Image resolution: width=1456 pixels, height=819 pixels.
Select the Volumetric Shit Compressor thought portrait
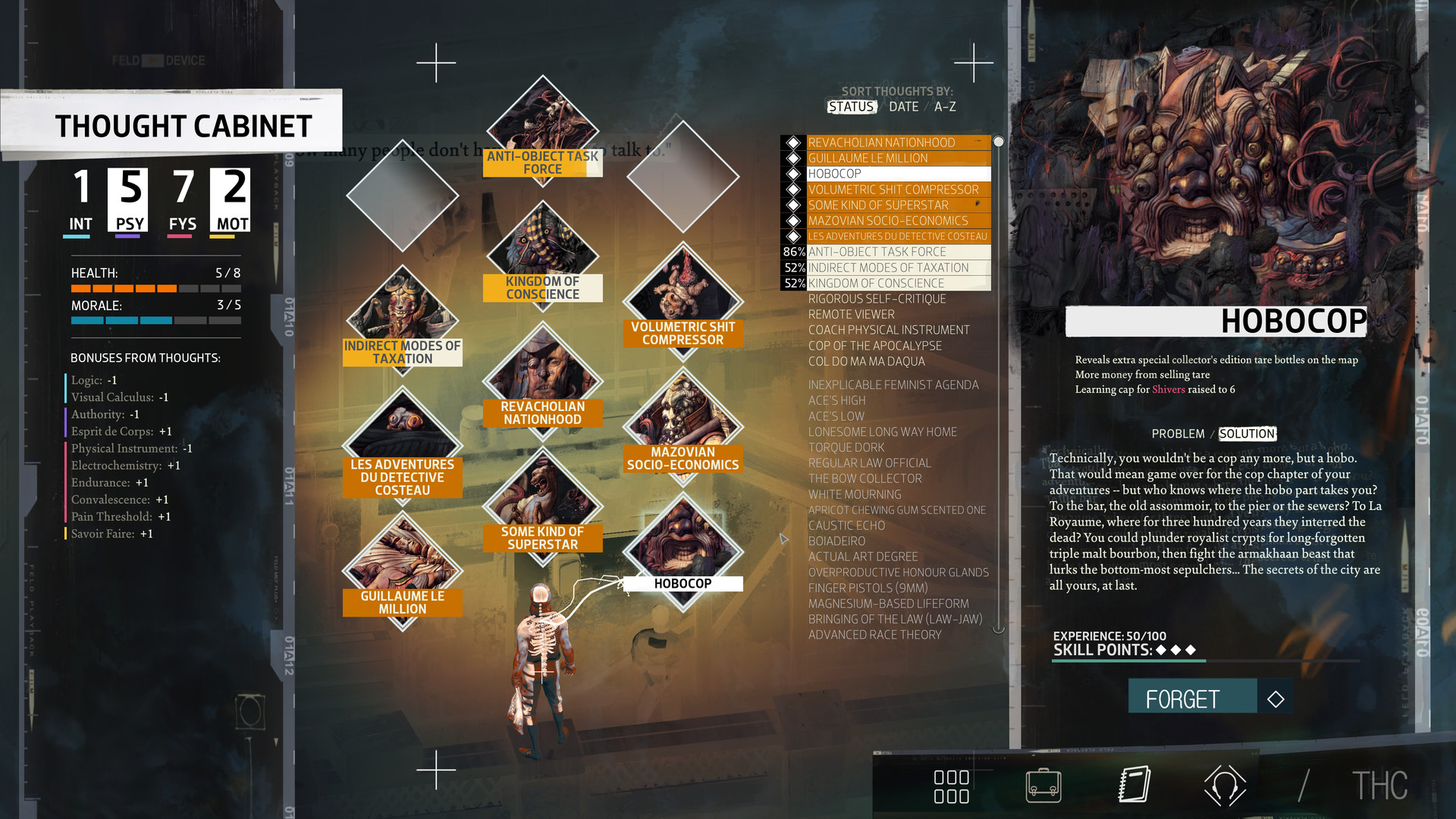point(682,300)
